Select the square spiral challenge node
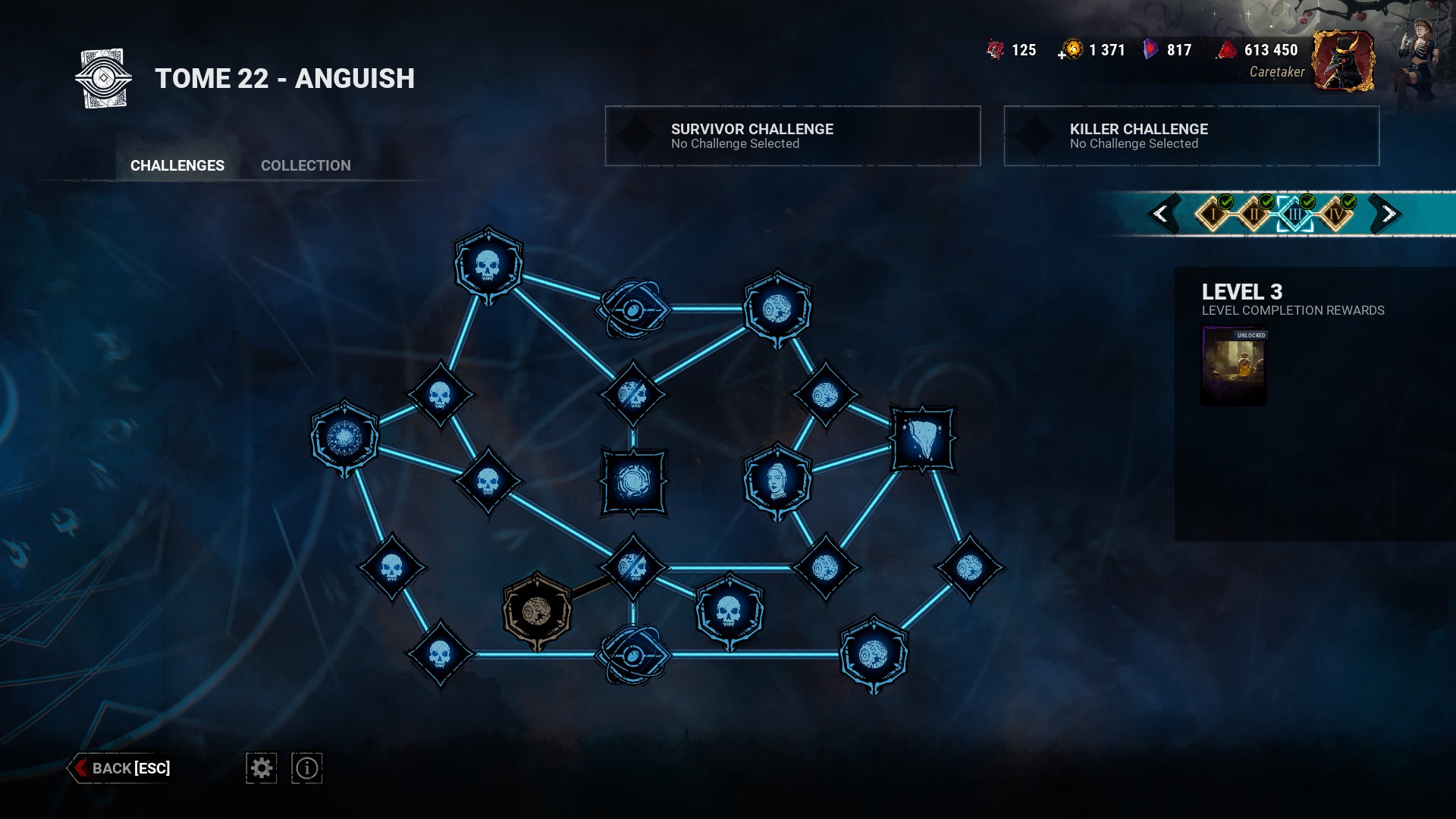 (633, 482)
